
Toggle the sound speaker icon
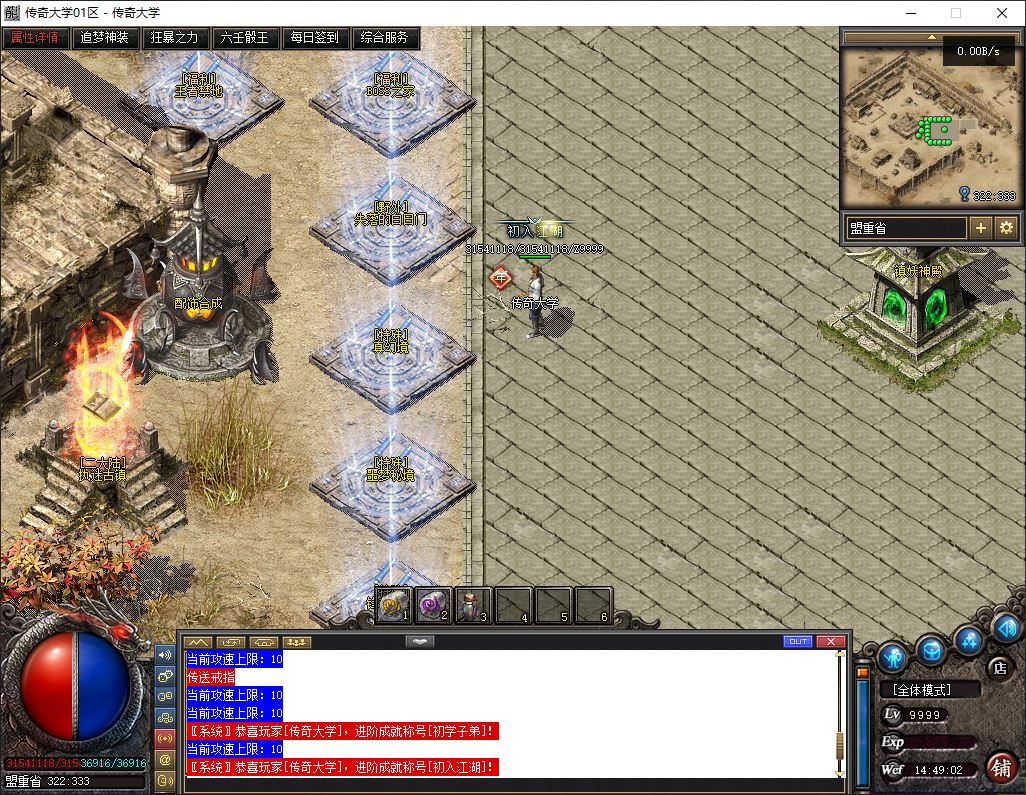pyautogui.click(x=1006, y=628)
